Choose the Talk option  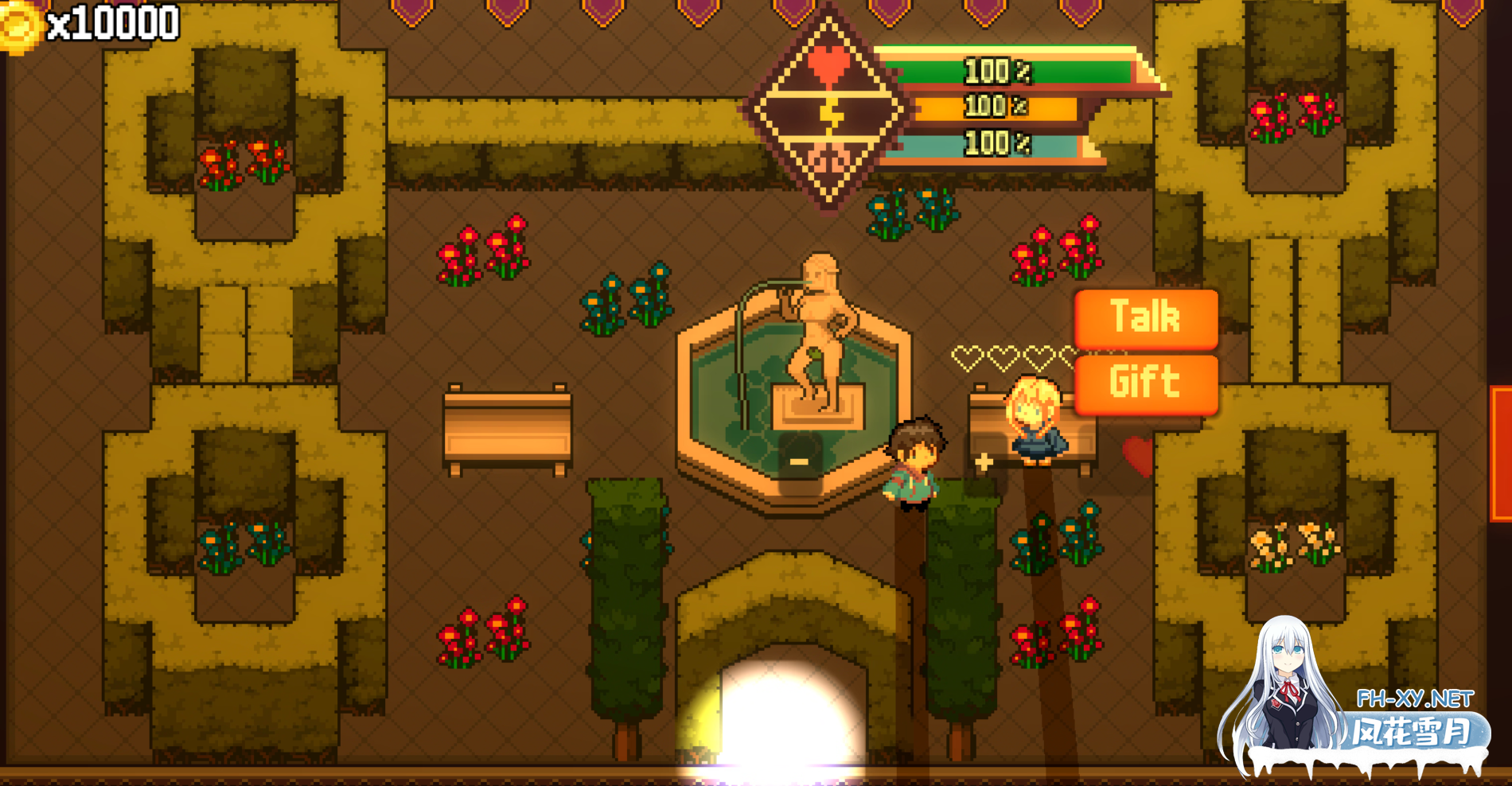(1145, 318)
